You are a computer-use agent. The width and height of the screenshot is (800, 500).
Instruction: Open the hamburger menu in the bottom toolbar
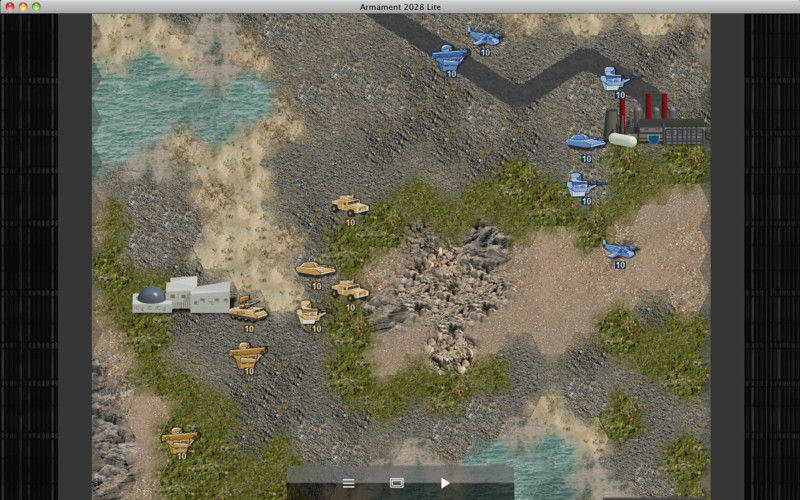pos(348,483)
